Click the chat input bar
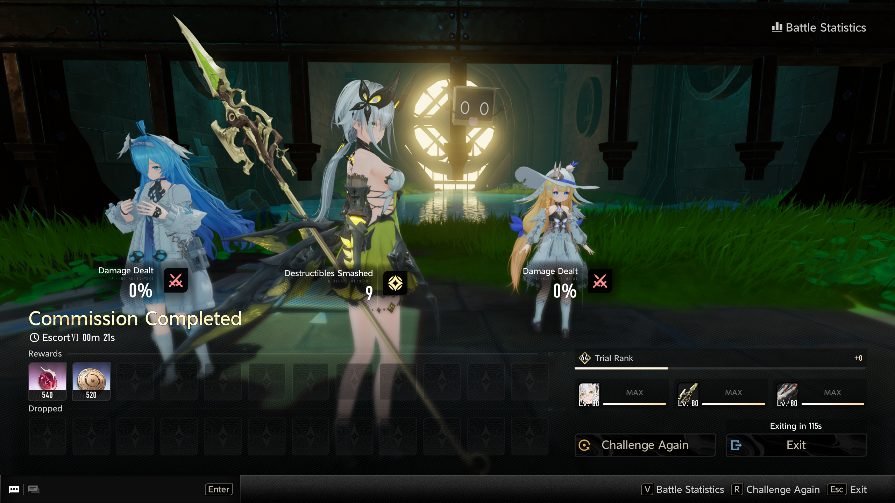The height and width of the screenshot is (503, 895). 120,489
